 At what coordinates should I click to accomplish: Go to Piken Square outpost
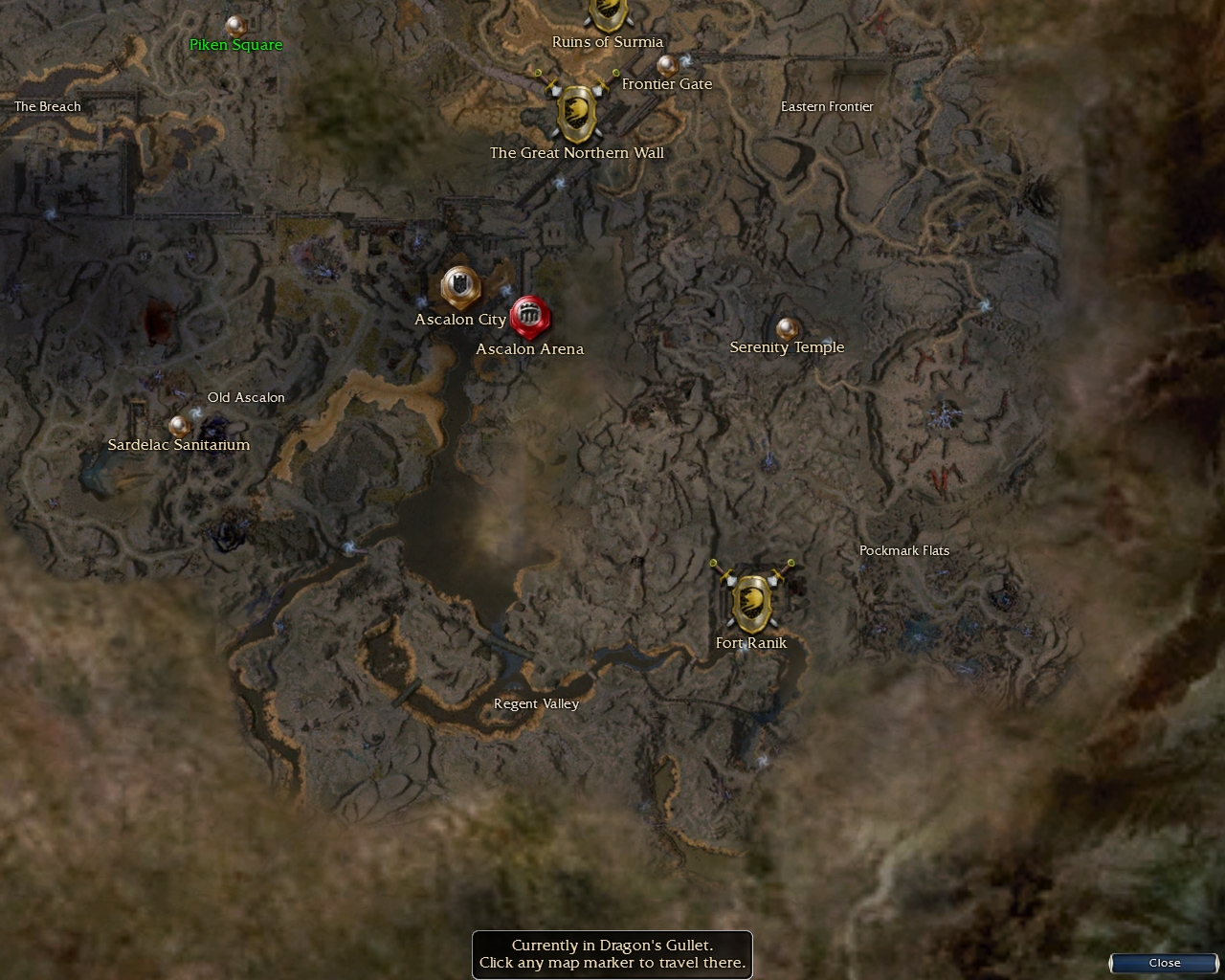click(x=234, y=26)
